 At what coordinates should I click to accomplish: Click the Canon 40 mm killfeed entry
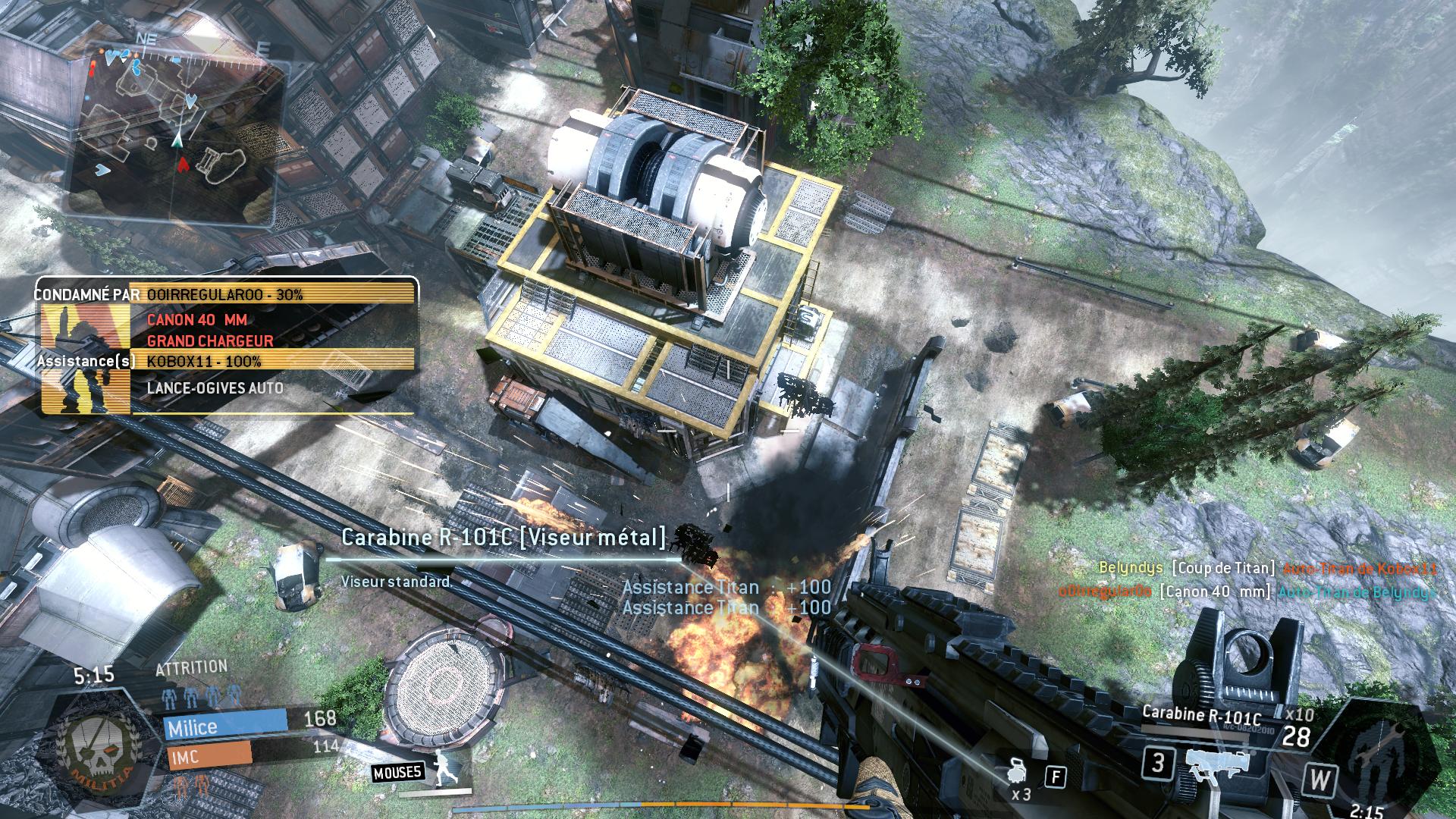(1248, 592)
